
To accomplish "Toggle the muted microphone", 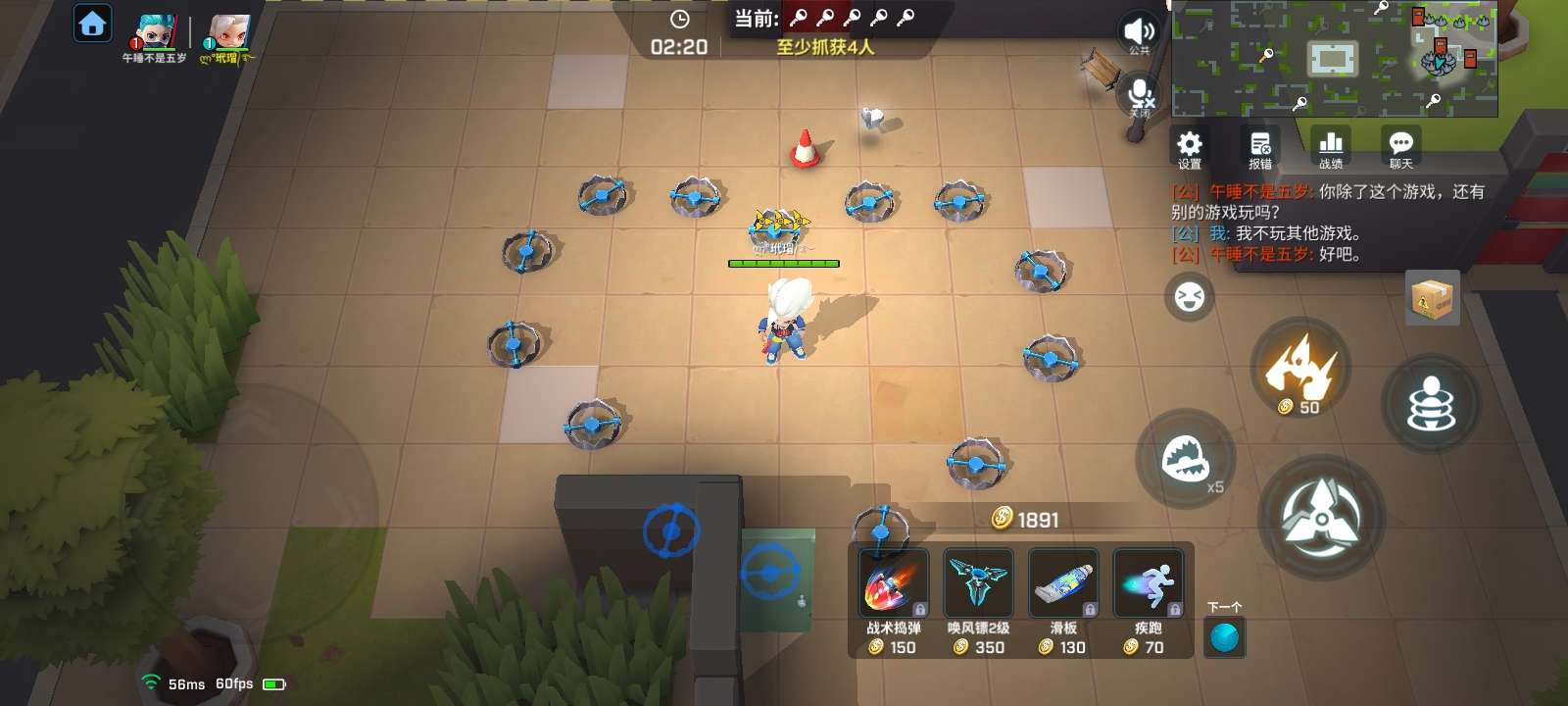I will 1141,95.
